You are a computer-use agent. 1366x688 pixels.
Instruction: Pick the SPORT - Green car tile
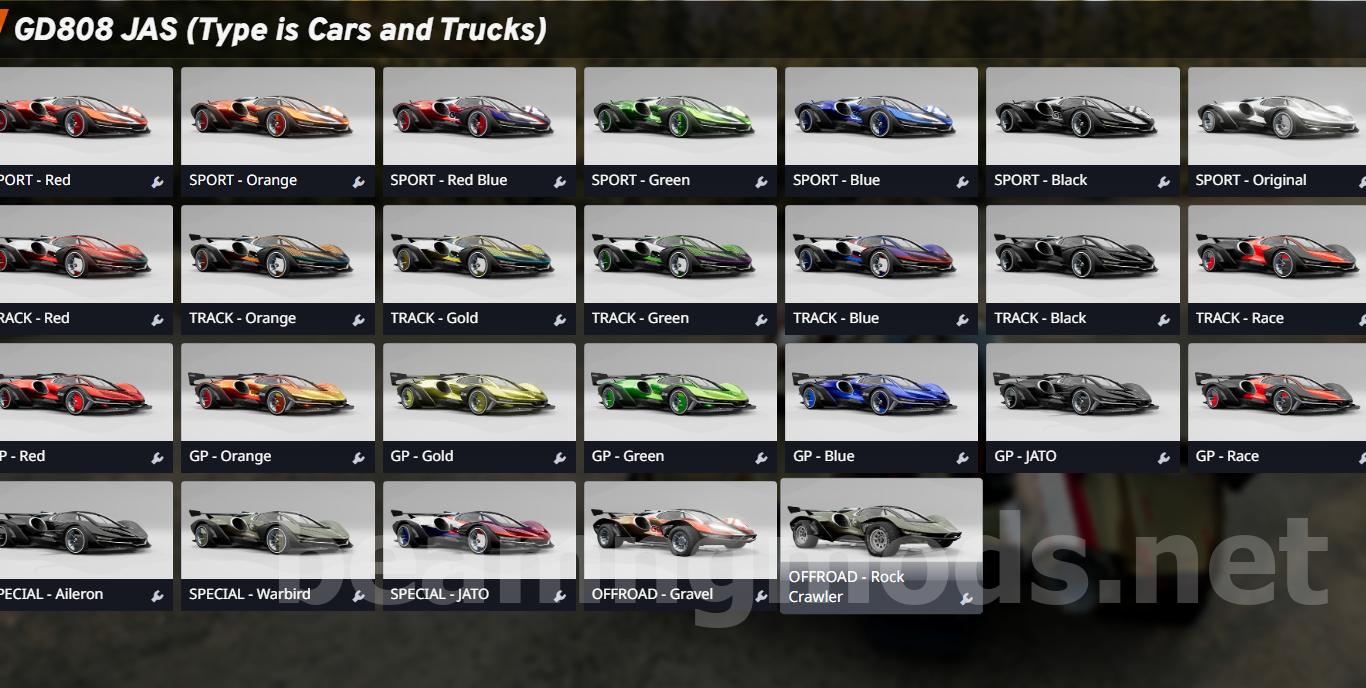click(x=680, y=118)
